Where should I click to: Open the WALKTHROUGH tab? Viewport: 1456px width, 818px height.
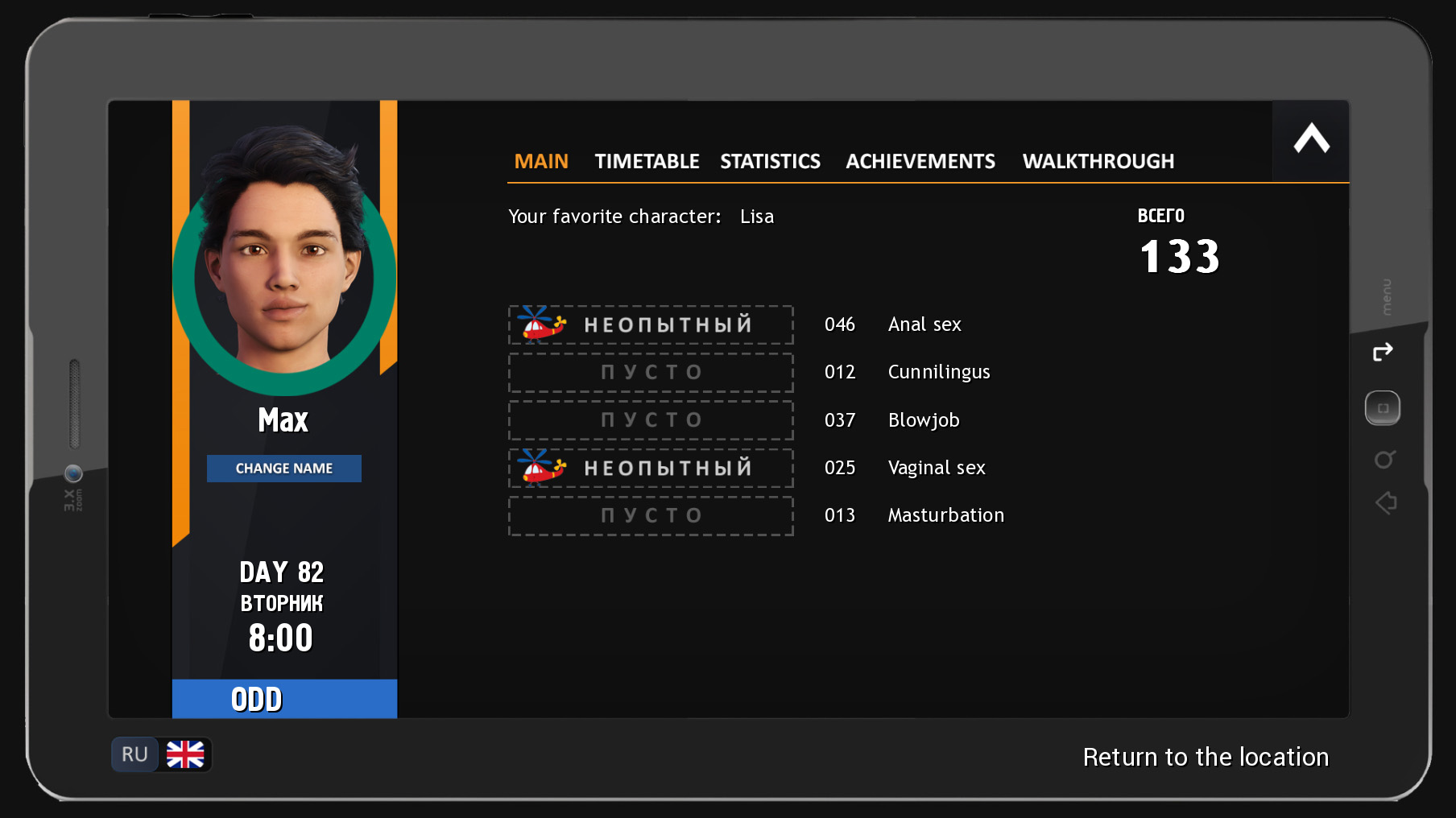[1098, 161]
